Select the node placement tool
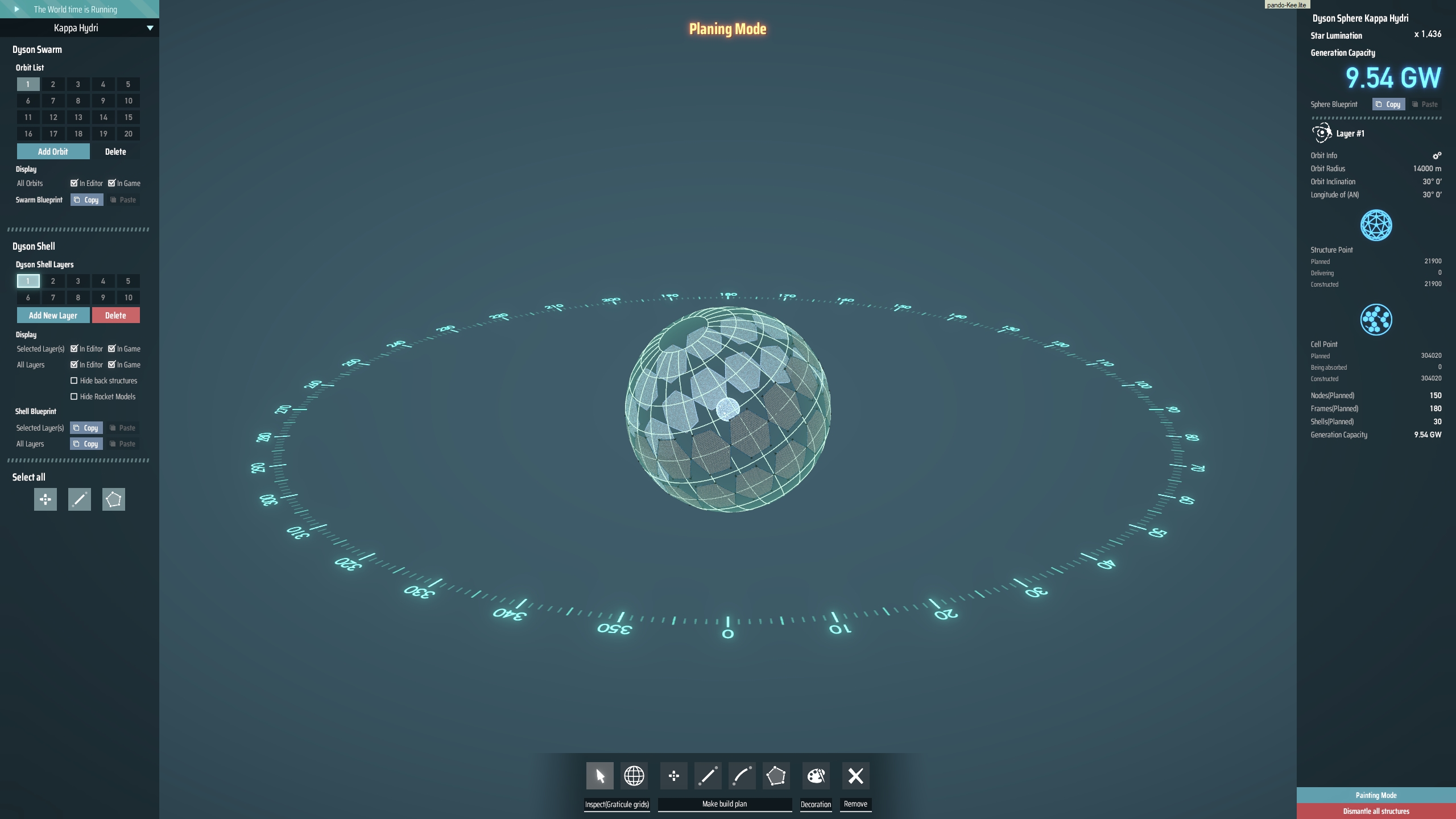The width and height of the screenshot is (1456, 819). 674,775
